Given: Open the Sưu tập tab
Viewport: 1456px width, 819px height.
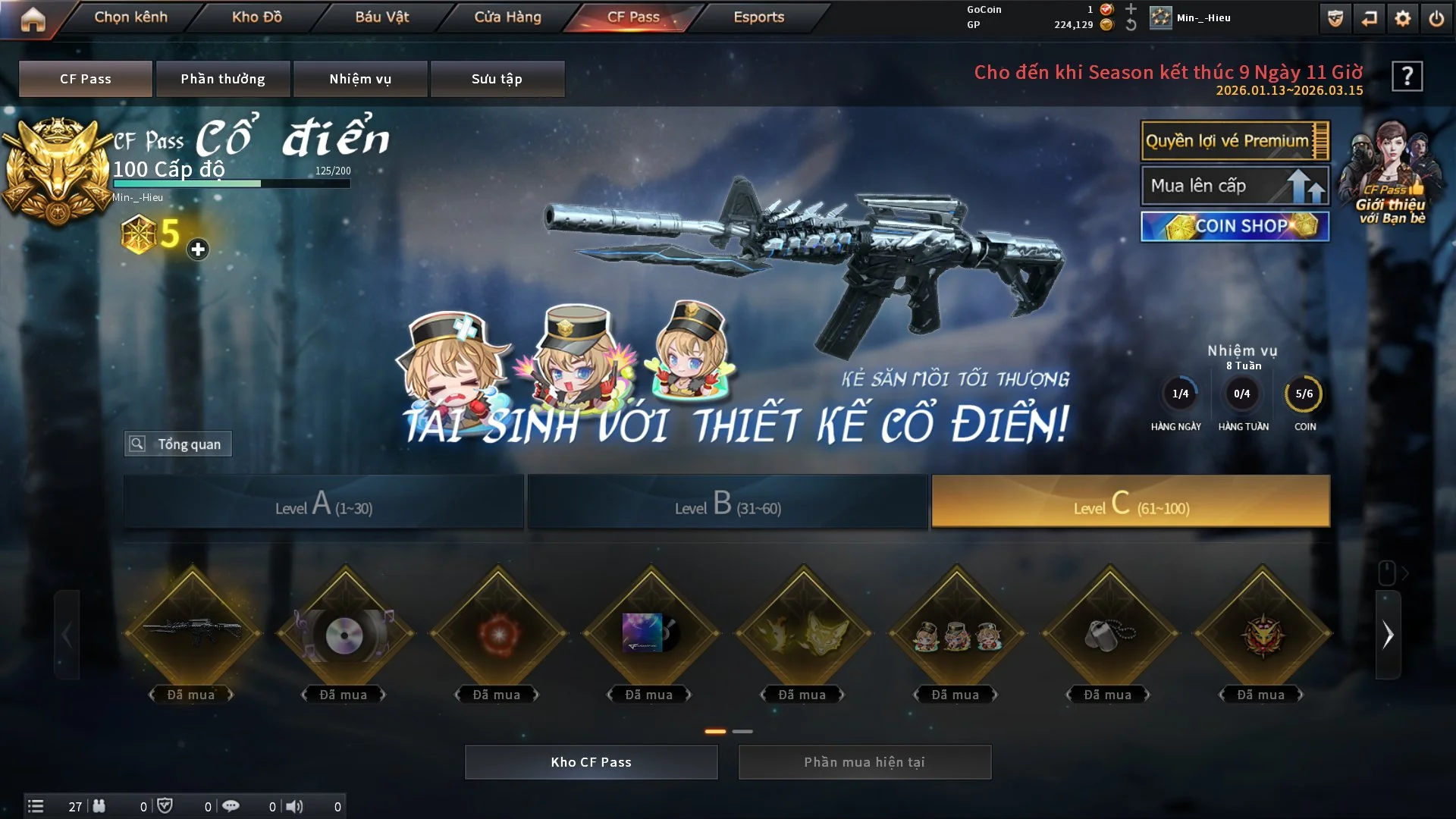Looking at the screenshot, I should (497, 79).
